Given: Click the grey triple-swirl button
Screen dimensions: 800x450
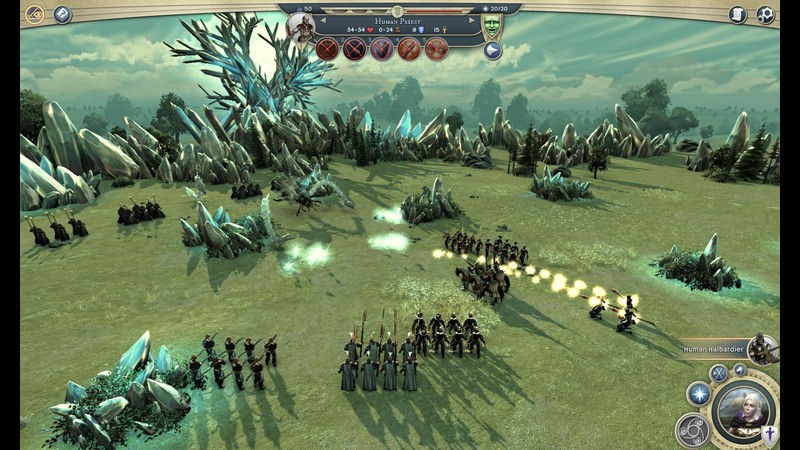Looking at the screenshot, I should coord(692,430).
